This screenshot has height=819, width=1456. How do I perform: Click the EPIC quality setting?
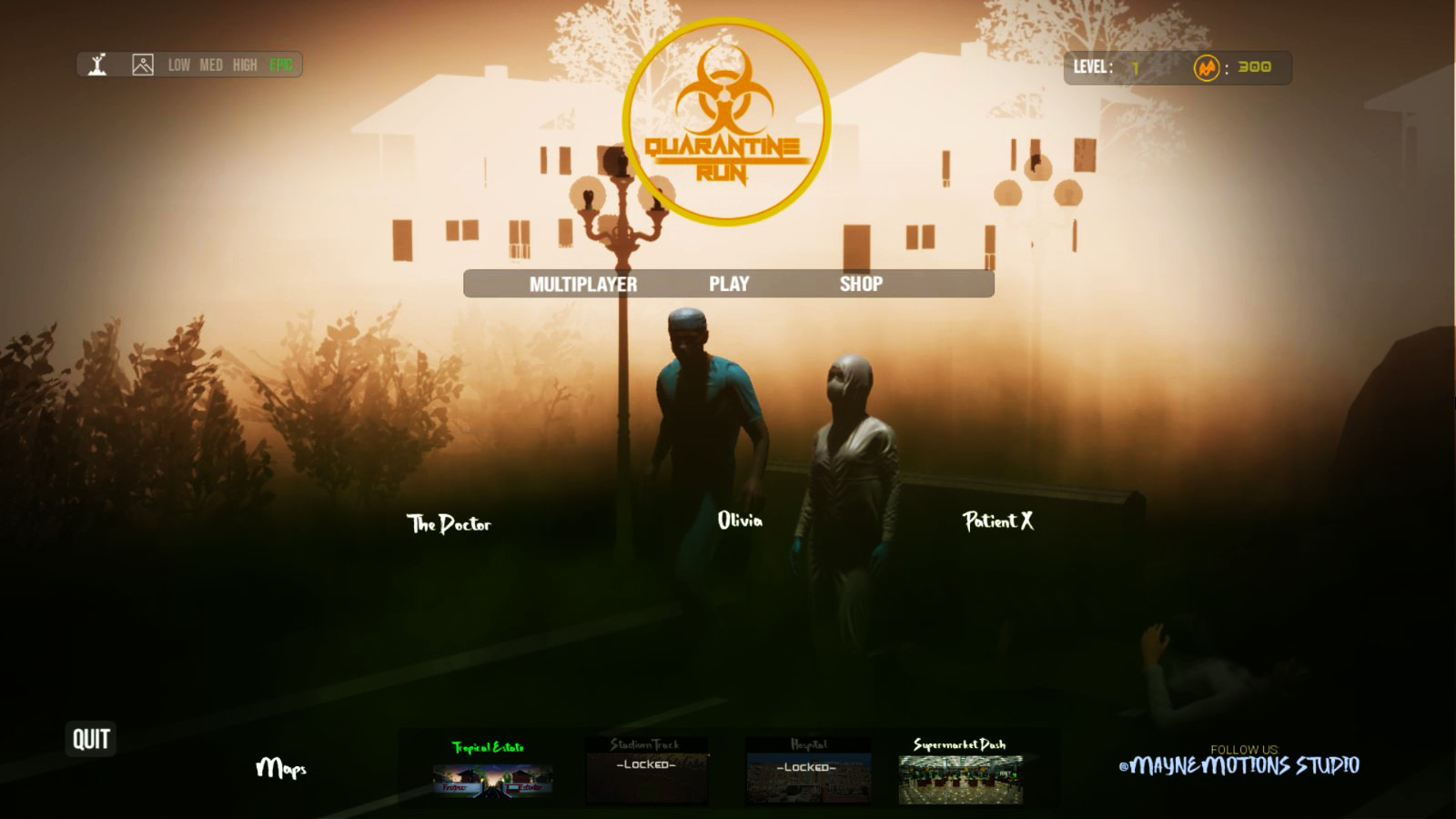coord(280,65)
